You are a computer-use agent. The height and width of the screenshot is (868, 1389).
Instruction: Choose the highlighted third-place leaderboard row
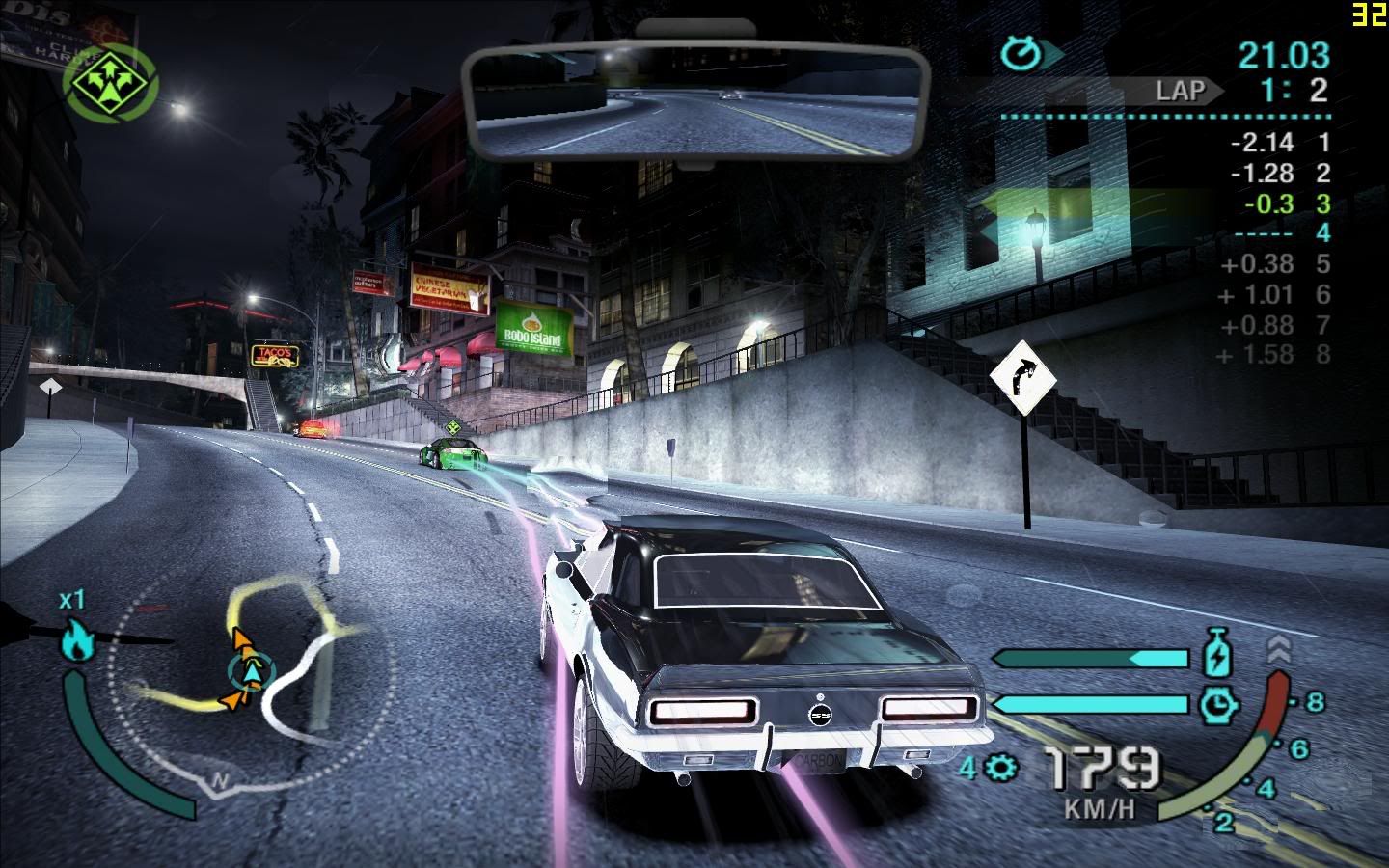[x=1283, y=203]
